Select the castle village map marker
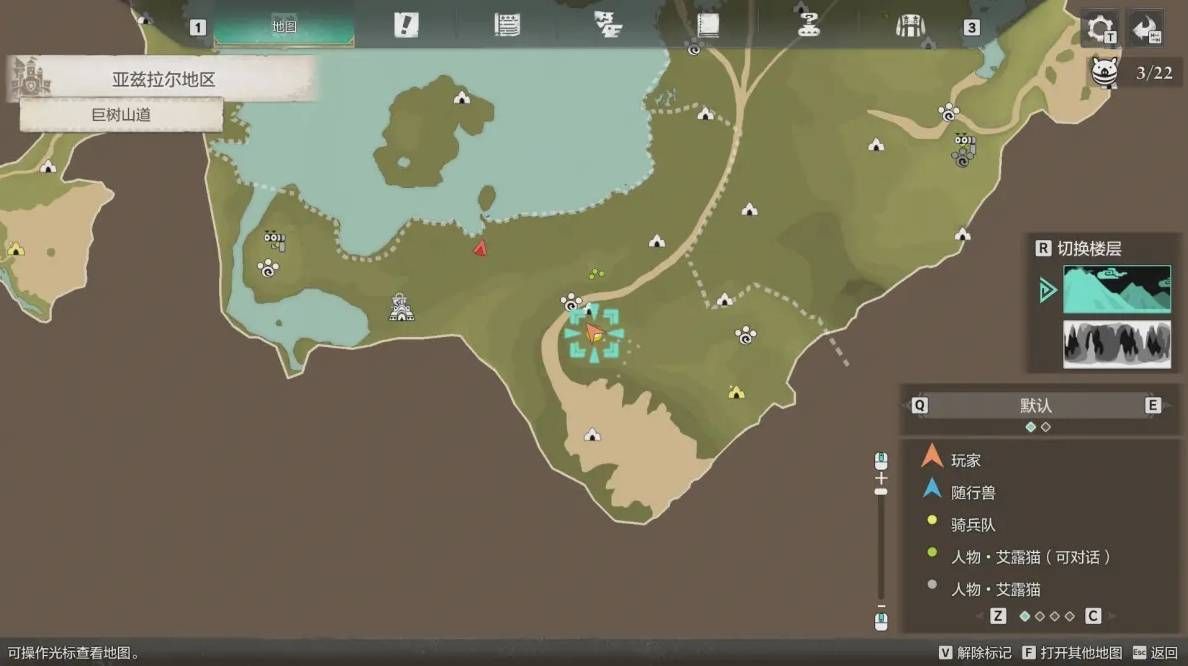Screen dimensions: 1188x666 [401, 307]
